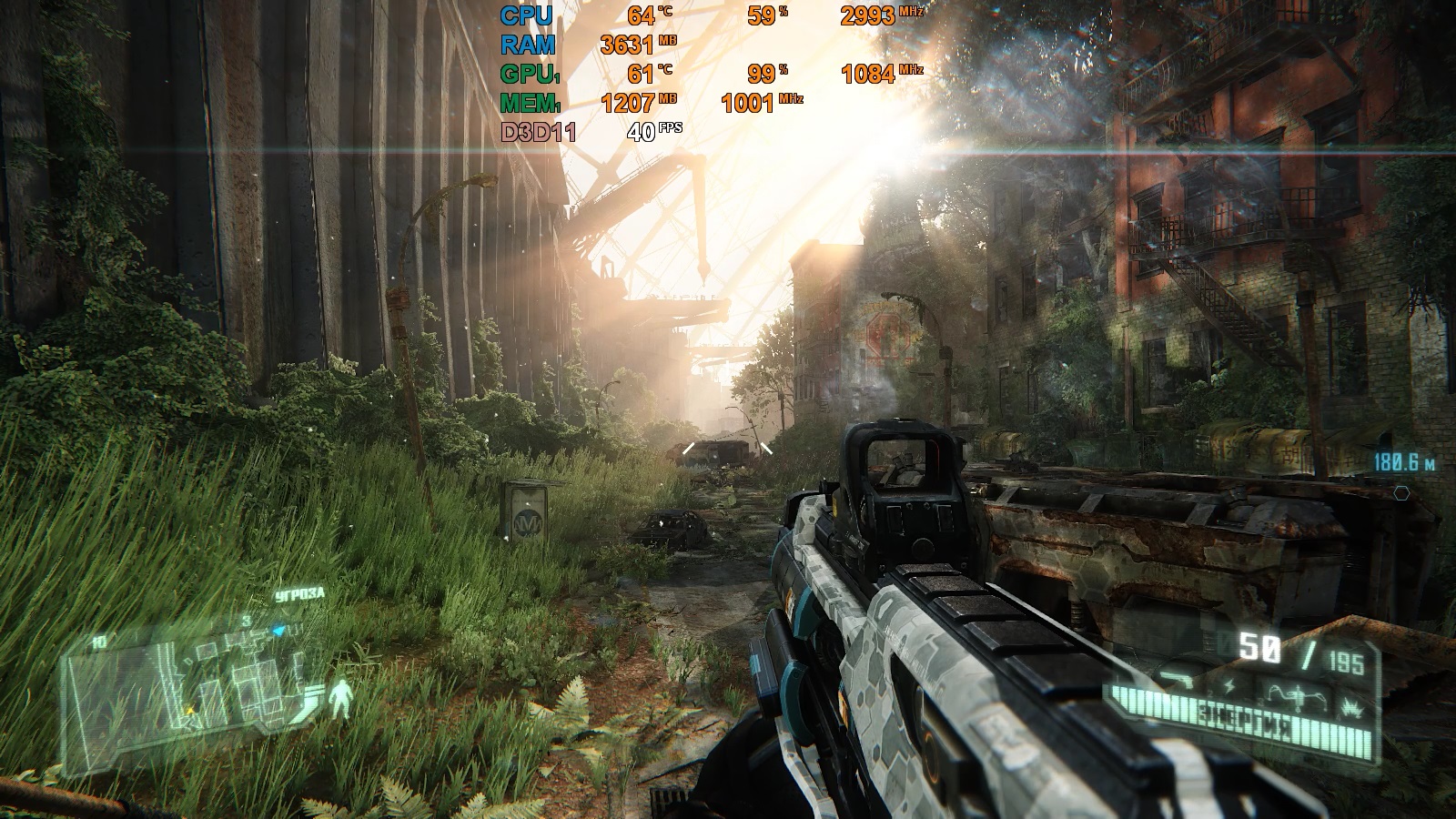Screen dimensions: 1456x819
Task: Click the hexagon objective waypoint marker
Action: click(1402, 493)
